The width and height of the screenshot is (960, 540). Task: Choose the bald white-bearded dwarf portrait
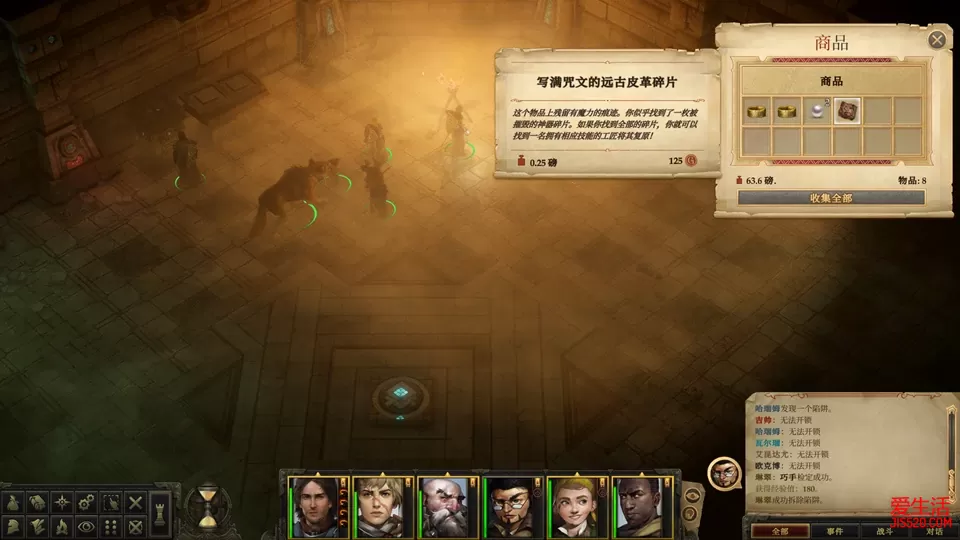coord(442,505)
